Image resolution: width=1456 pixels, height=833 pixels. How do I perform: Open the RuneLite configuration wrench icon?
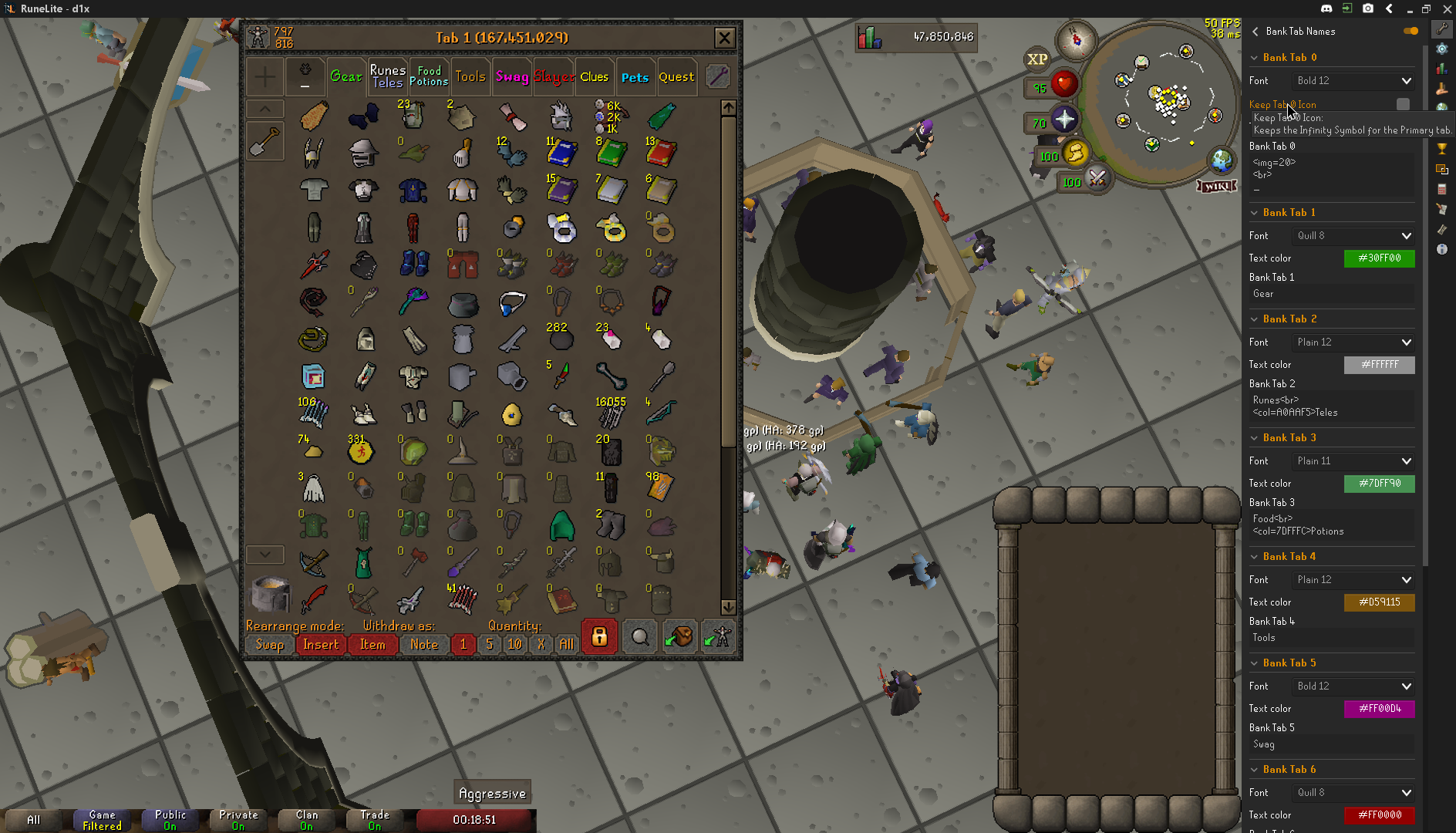pos(1441,29)
